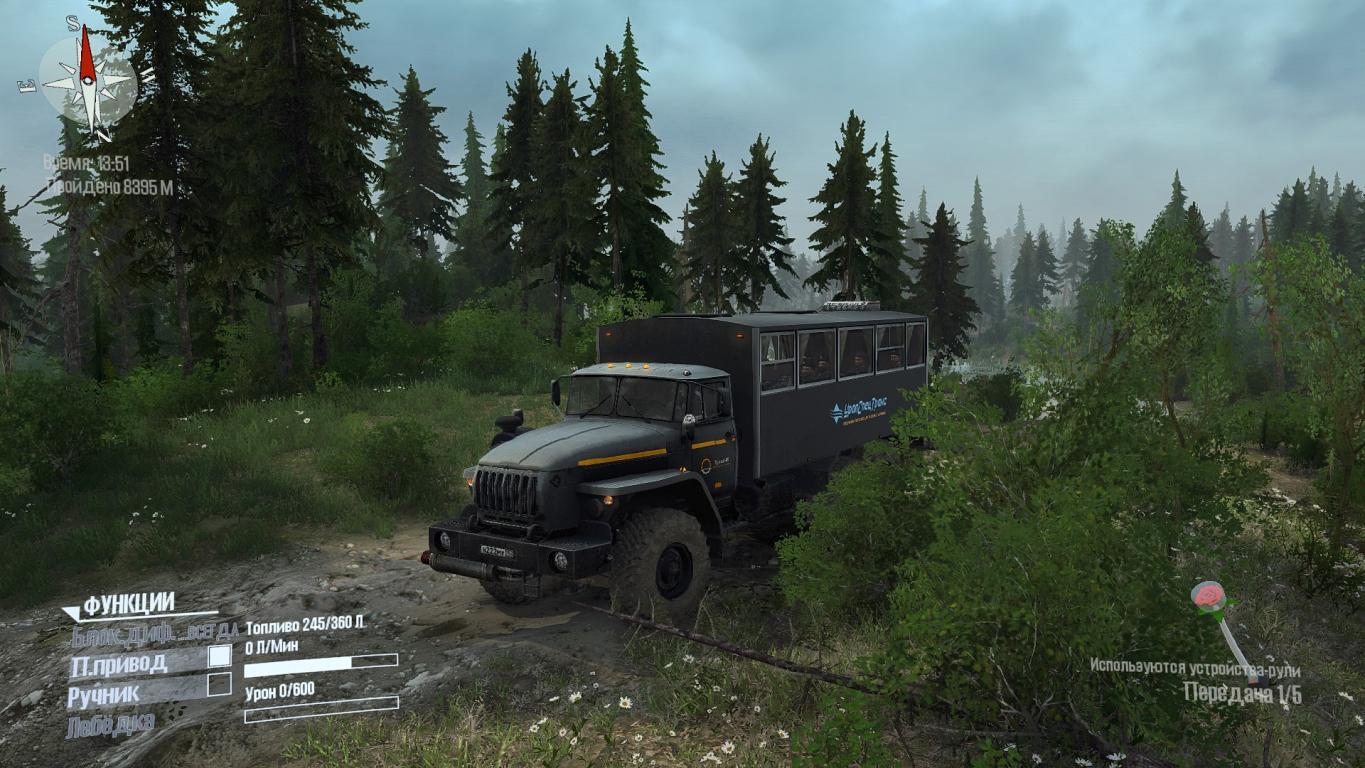Click the compass rose navigation icon
The width and height of the screenshot is (1365, 768).
coord(88,78)
